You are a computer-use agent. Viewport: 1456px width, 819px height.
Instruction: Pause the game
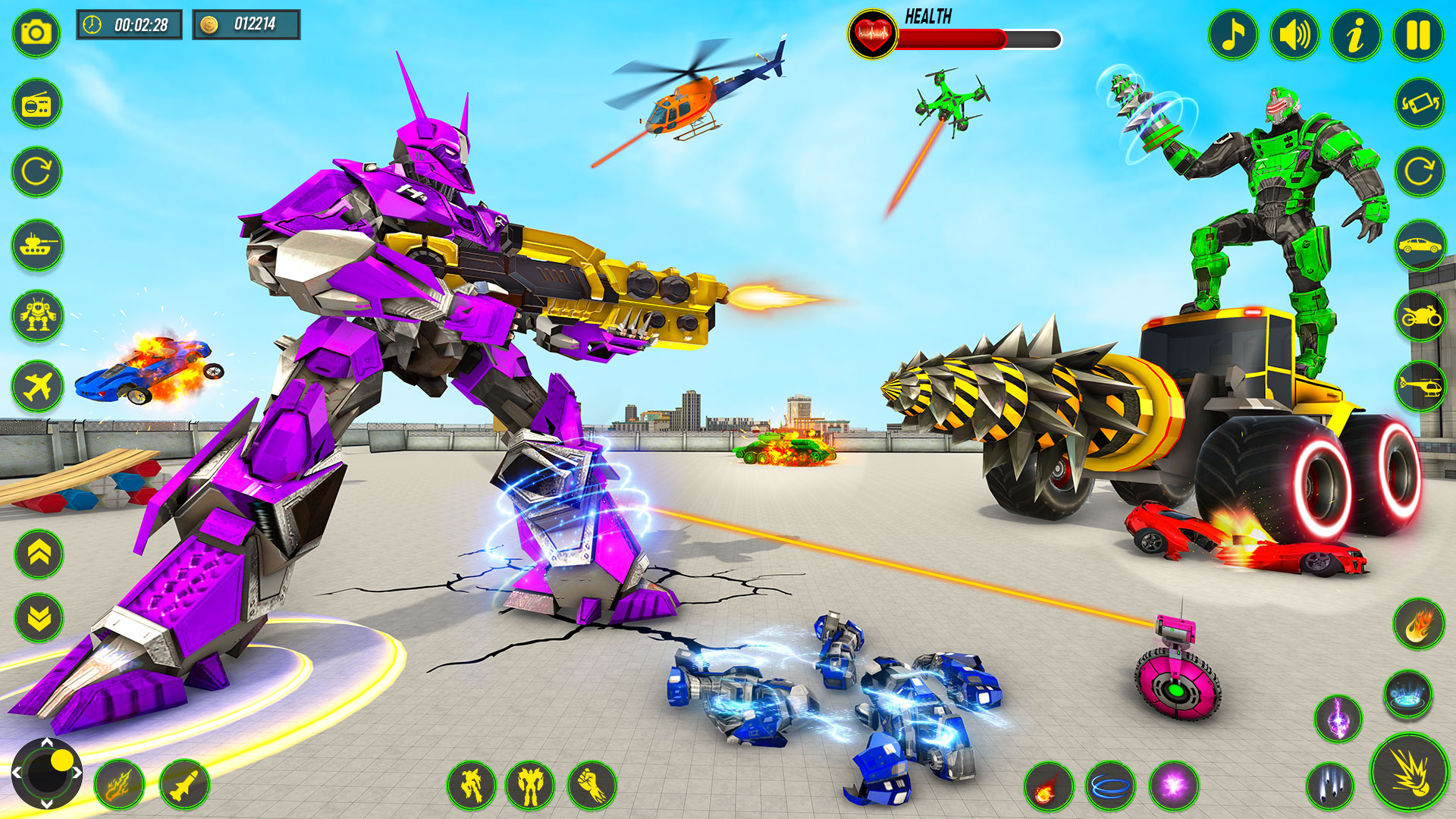1417,33
